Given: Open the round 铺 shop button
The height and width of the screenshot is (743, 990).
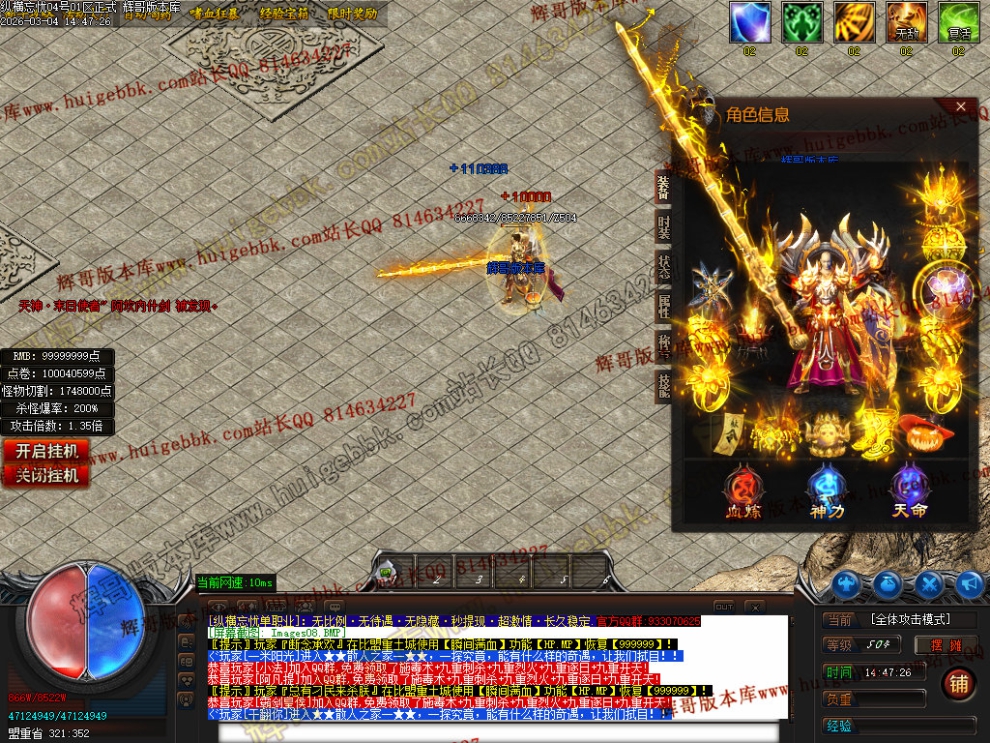Looking at the screenshot, I should click(958, 684).
